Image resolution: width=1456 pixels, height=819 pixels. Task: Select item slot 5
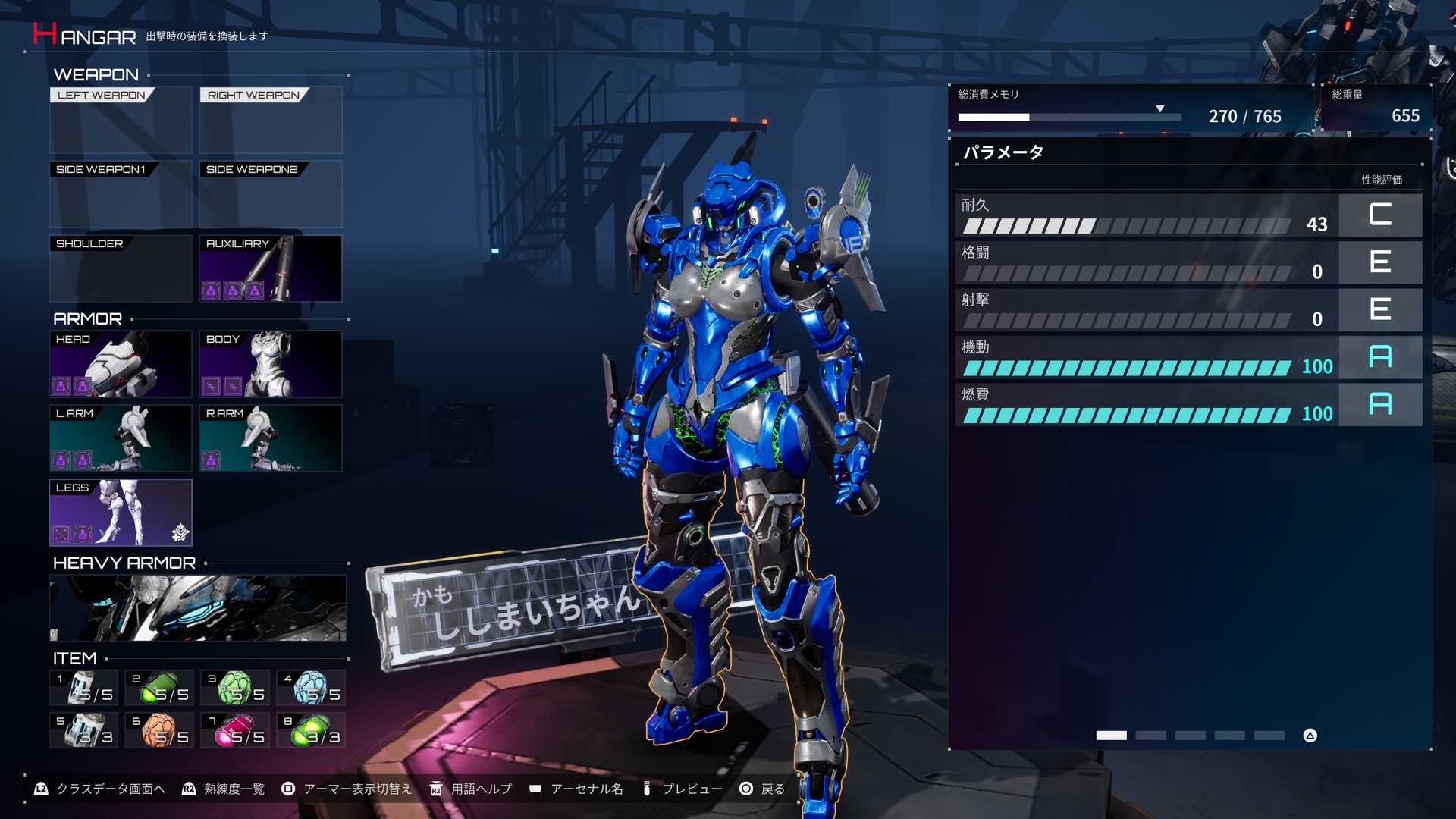click(84, 730)
